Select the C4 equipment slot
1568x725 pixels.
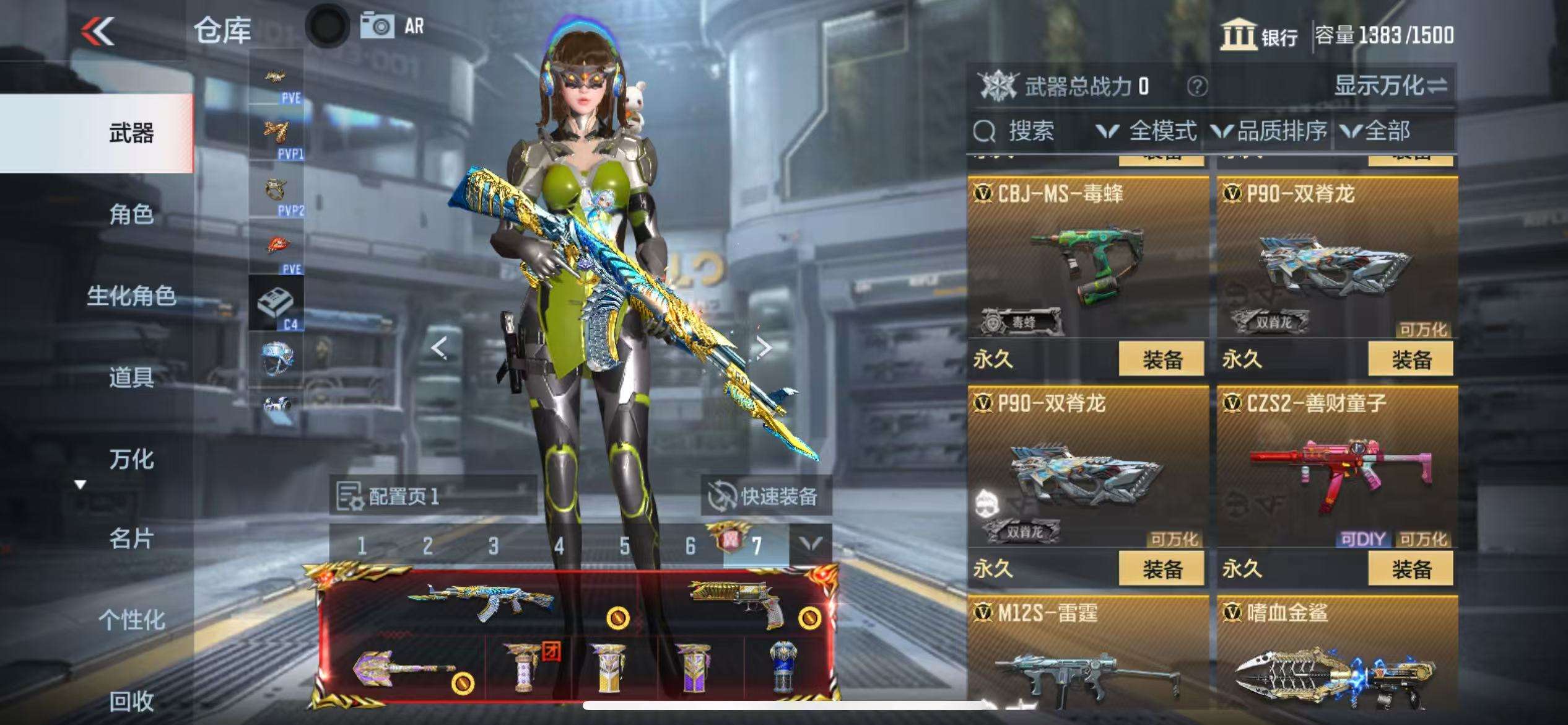[276, 304]
